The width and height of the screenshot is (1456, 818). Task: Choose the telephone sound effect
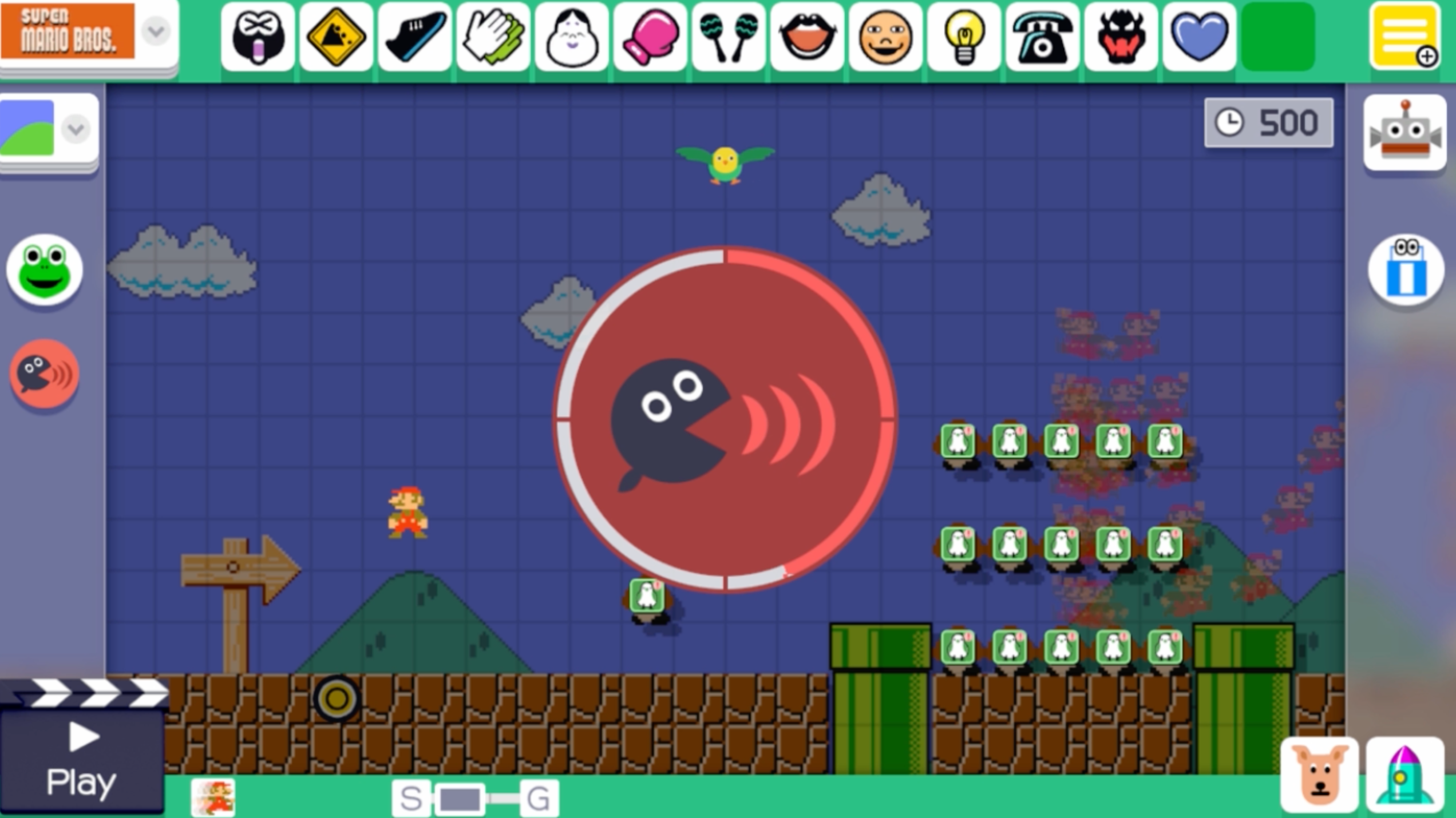1041,37
